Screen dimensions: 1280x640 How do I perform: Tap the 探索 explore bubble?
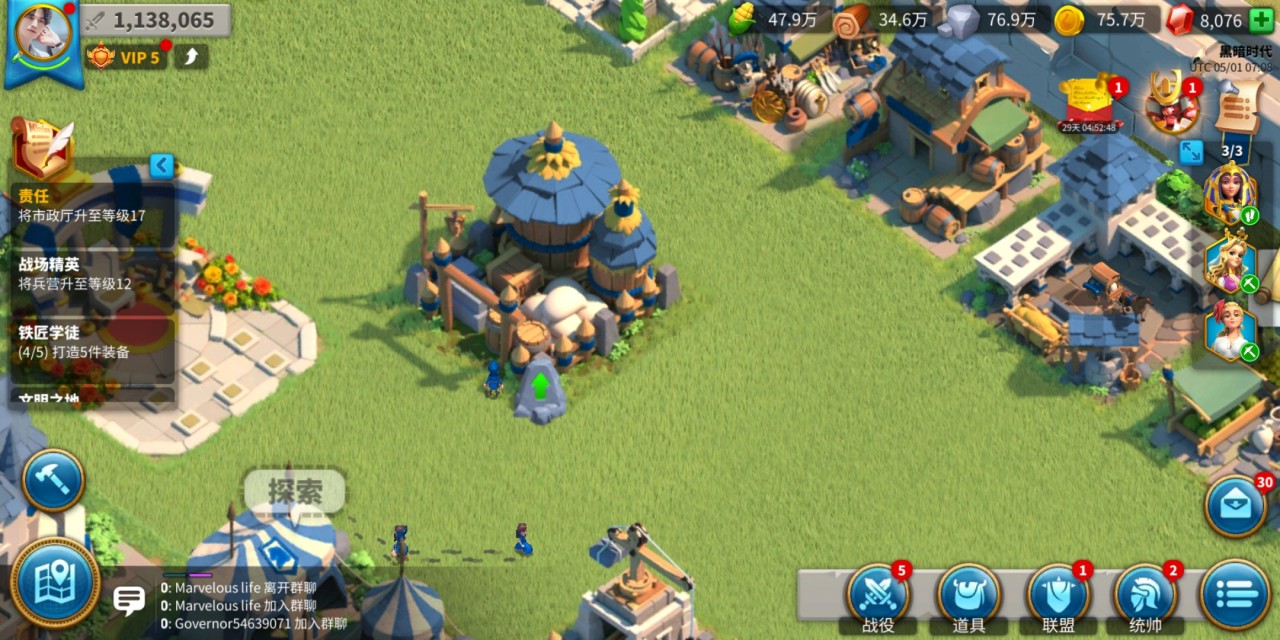[x=295, y=491]
